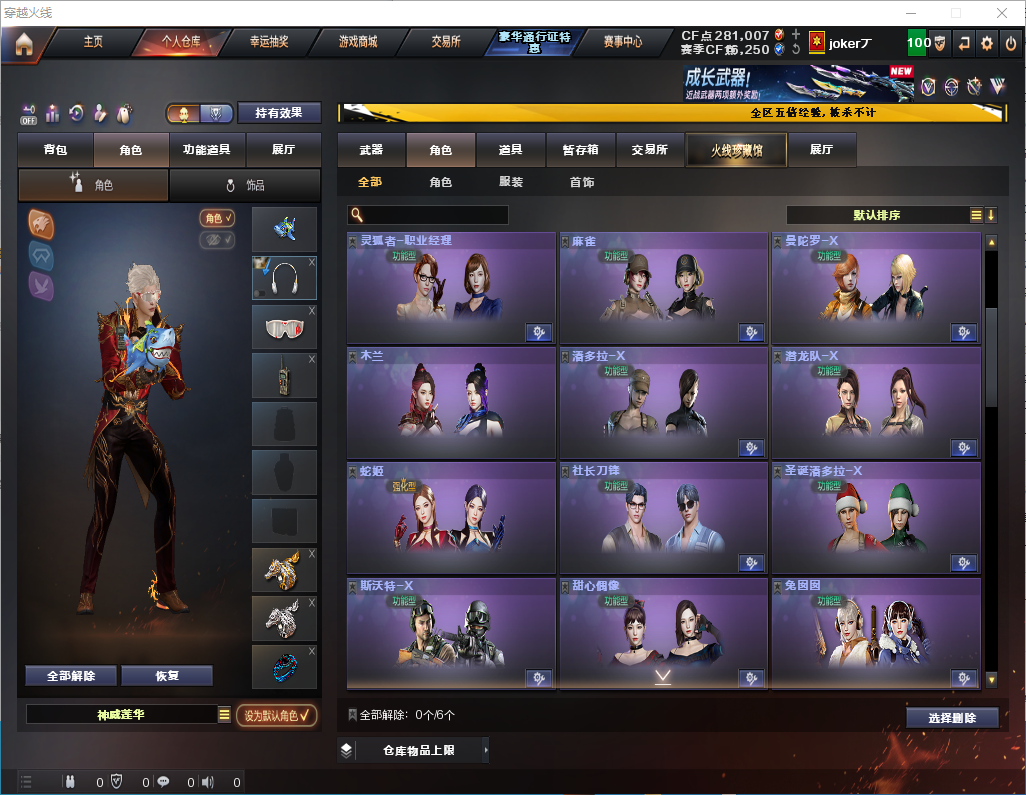The image size is (1026, 795).
Task: Open the 赛事中心 menu
Action: [x=622, y=42]
